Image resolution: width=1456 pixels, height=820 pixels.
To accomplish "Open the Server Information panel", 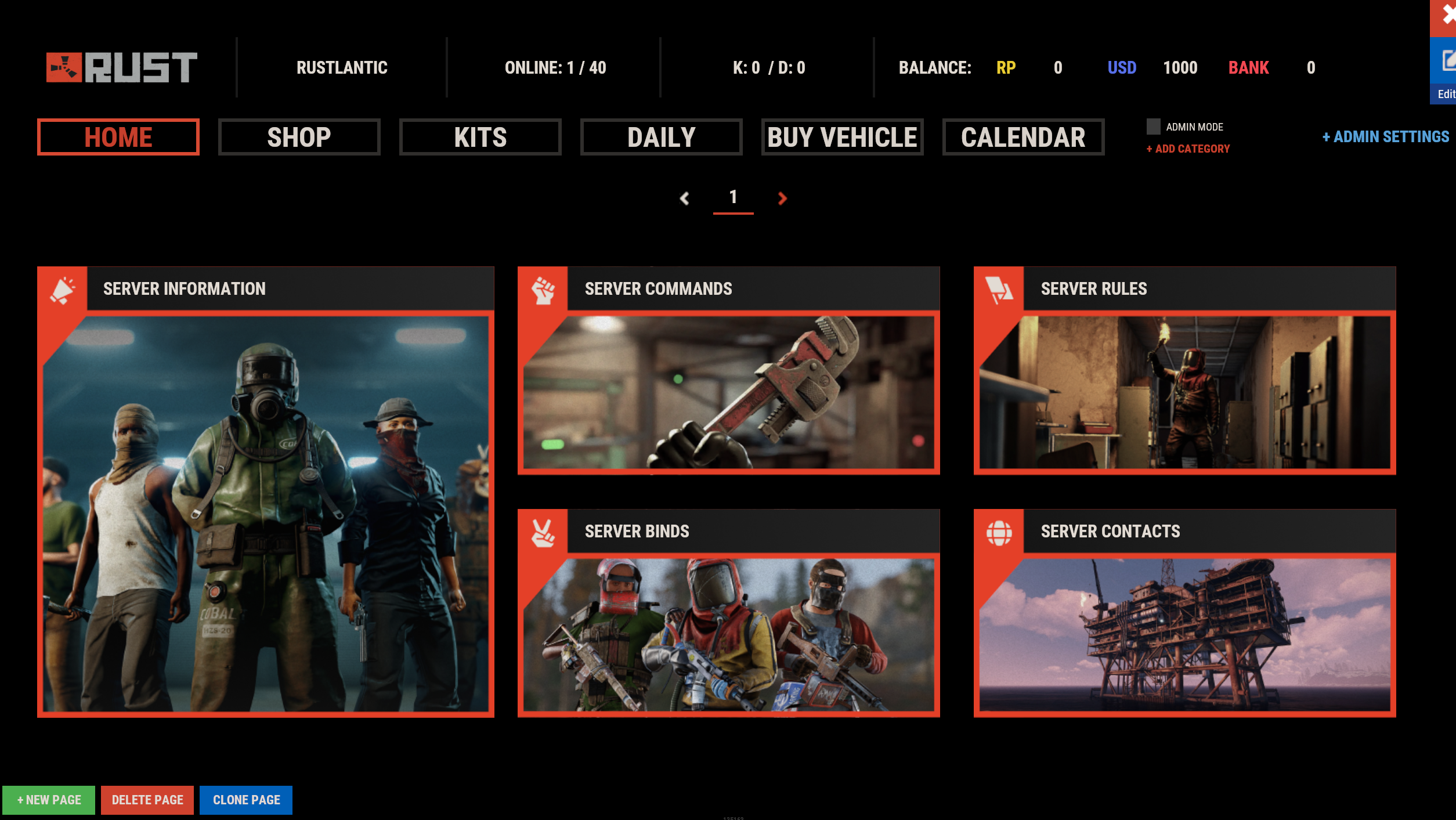I will tap(266, 492).
